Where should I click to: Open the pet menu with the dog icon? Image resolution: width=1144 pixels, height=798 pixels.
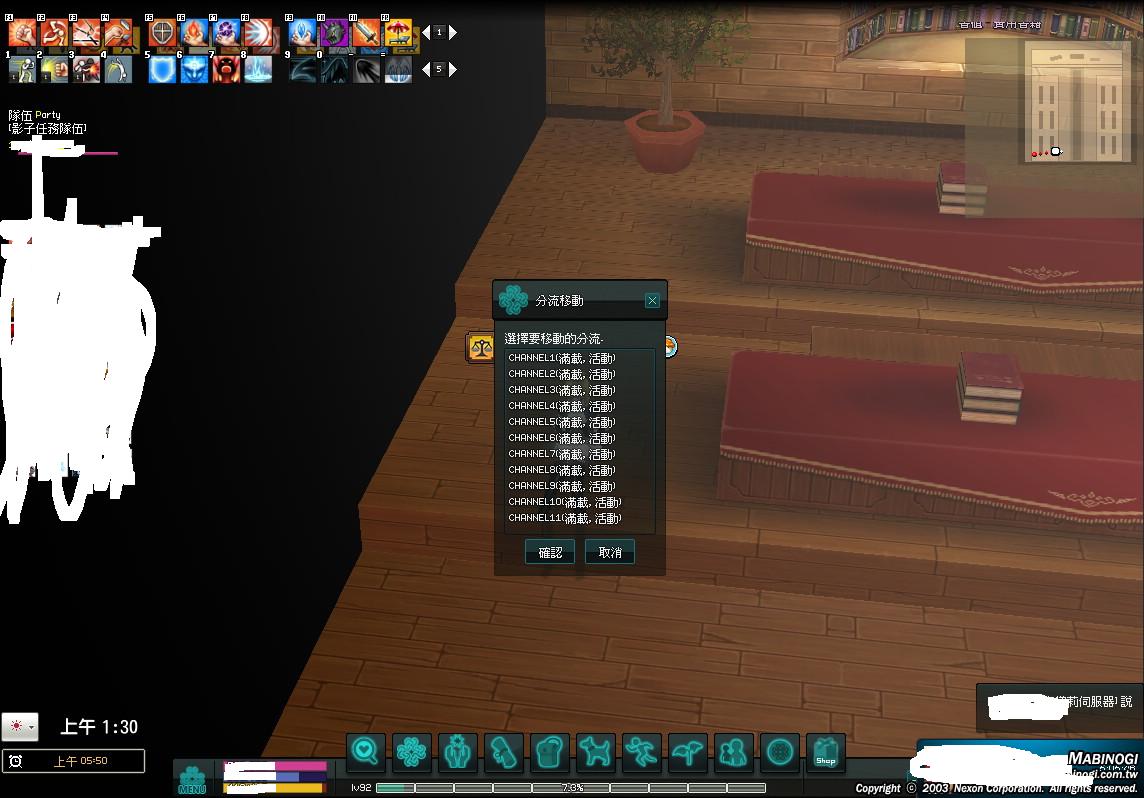596,752
